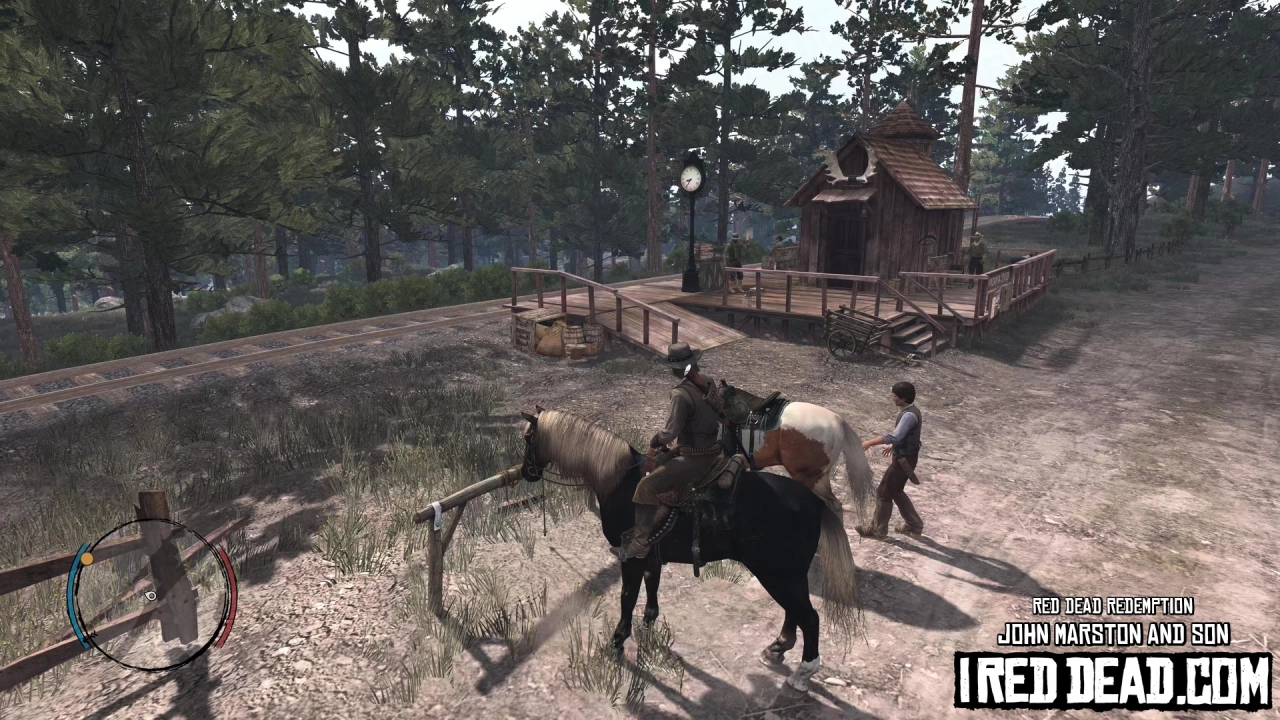
Task: Click the blue stamina arc on the minimap
Action: (76, 600)
